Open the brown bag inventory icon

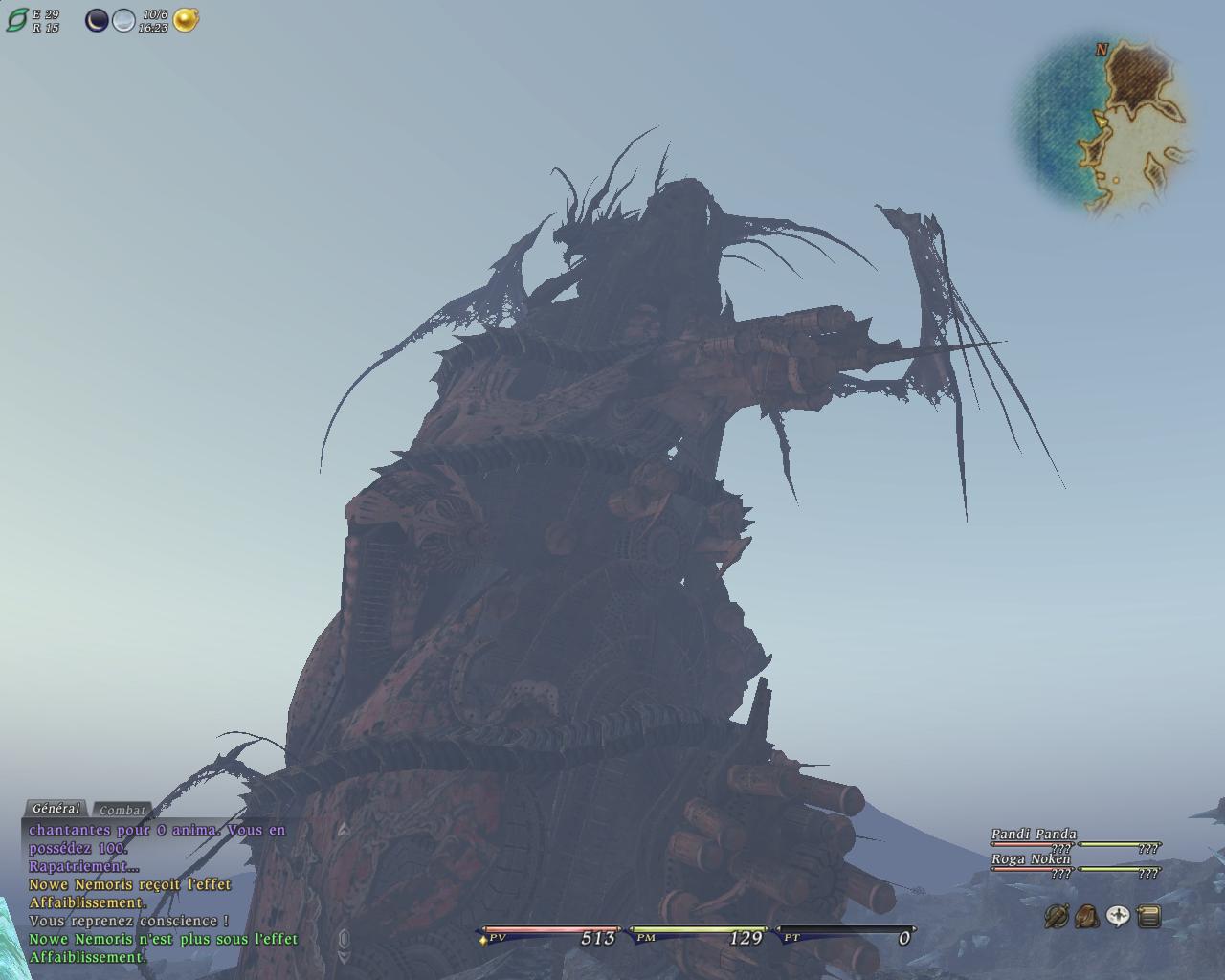pyautogui.click(x=1086, y=917)
